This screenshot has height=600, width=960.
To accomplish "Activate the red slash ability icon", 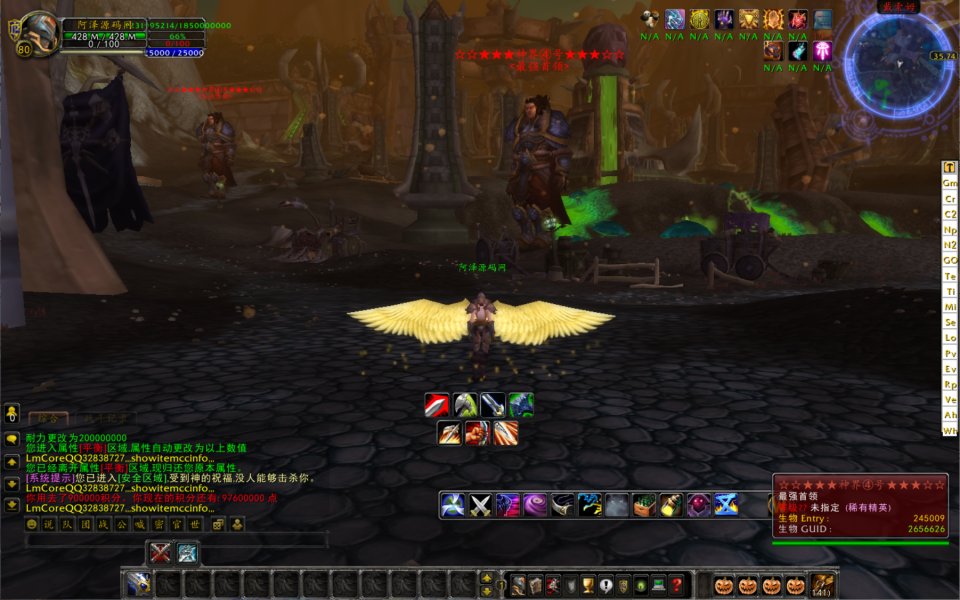I will pos(437,405).
